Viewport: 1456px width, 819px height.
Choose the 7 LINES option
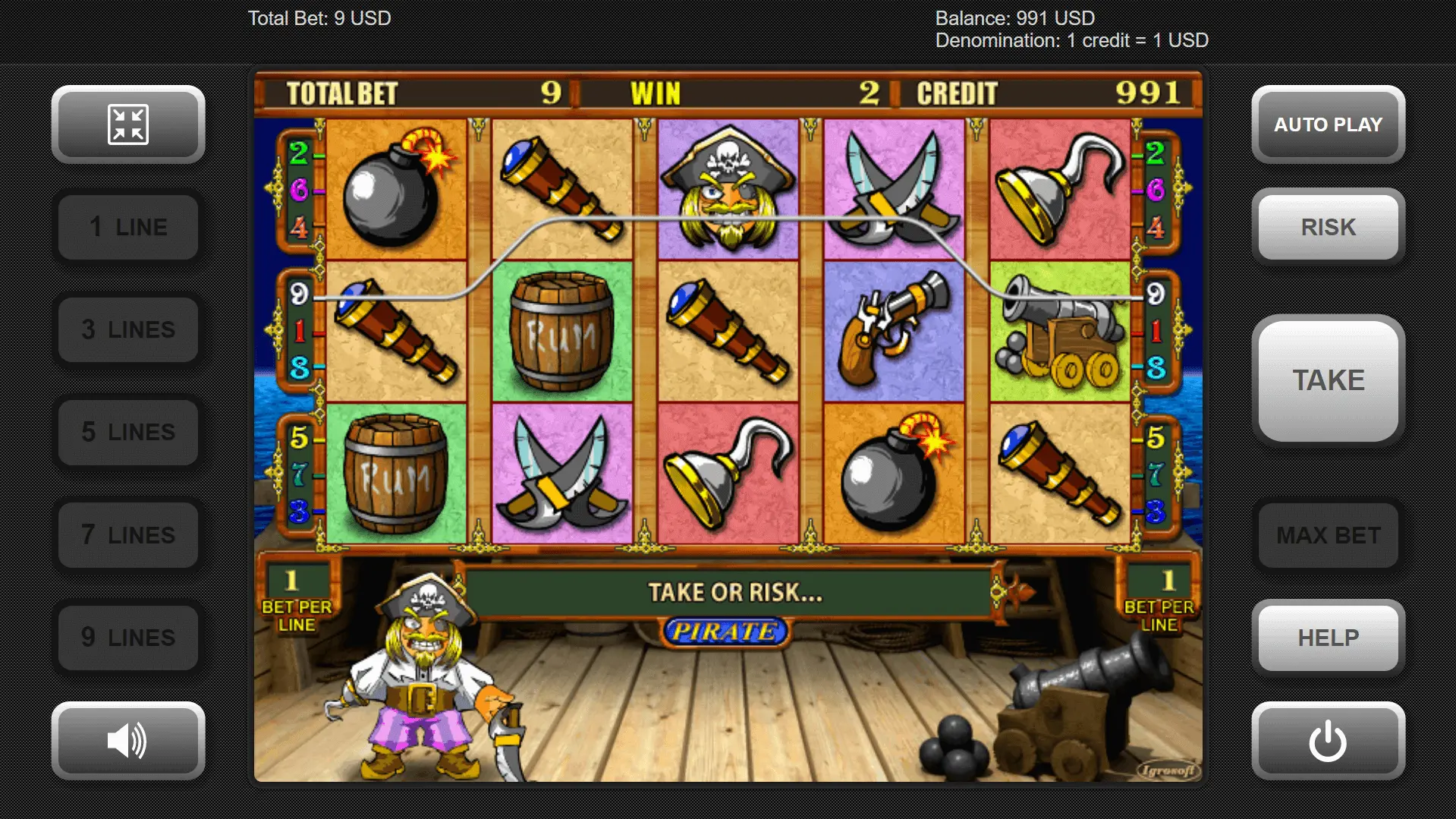pyautogui.click(x=128, y=534)
